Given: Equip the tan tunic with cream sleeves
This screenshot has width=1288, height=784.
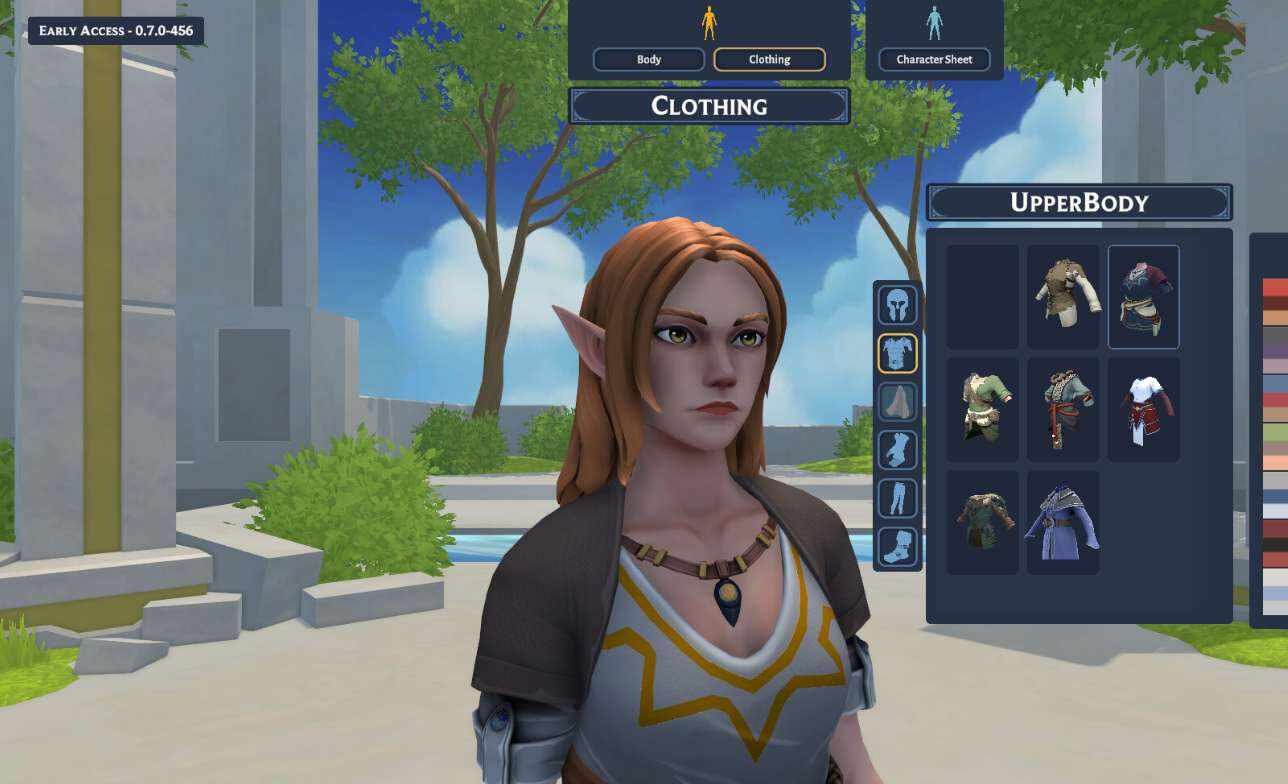Looking at the screenshot, I should point(1063,297).
